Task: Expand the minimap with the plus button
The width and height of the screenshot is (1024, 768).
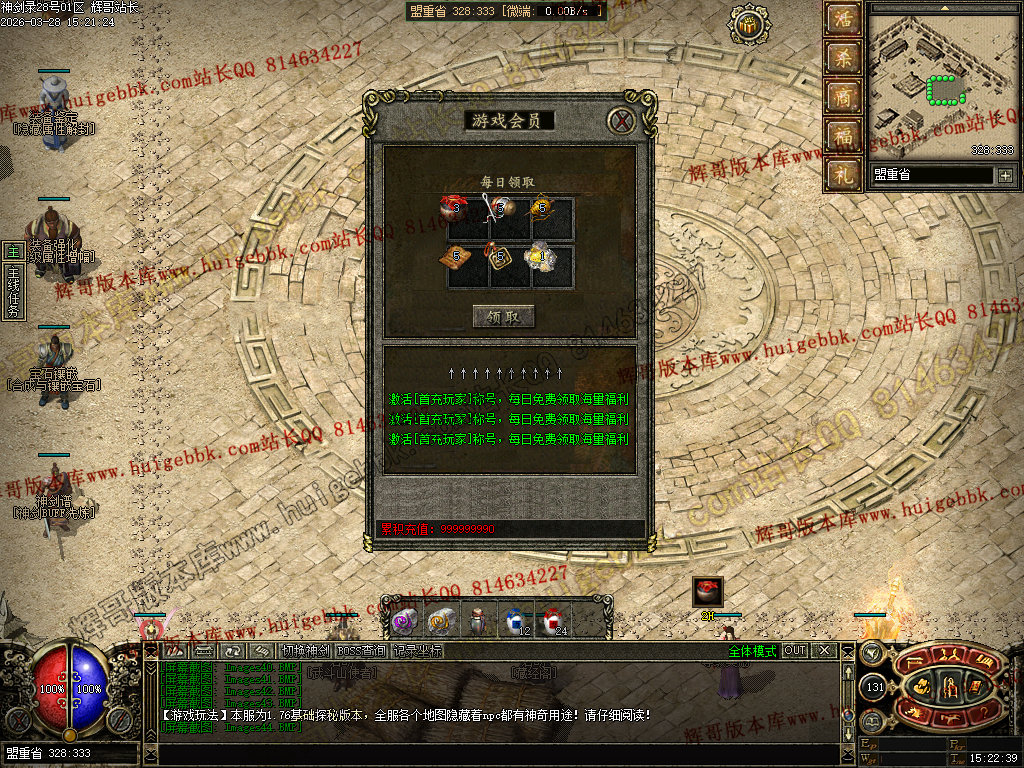Action: pos(1005,176)
